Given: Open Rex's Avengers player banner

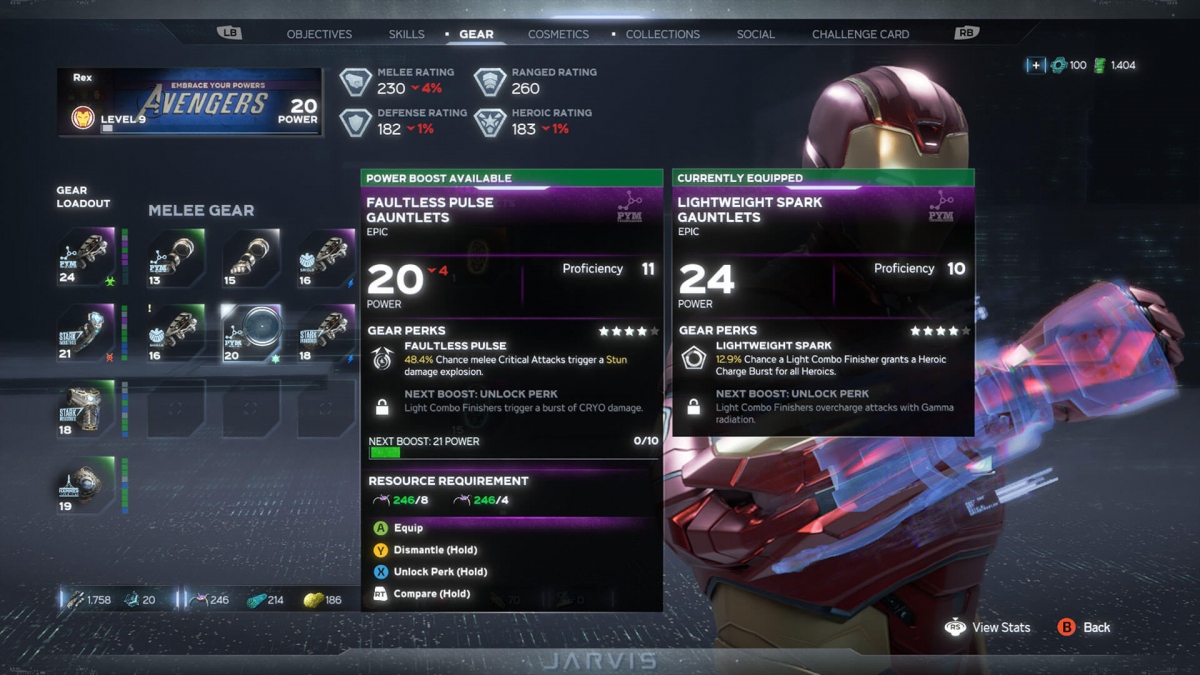Looking at the screenshot, I should click(x=190, y=102).
